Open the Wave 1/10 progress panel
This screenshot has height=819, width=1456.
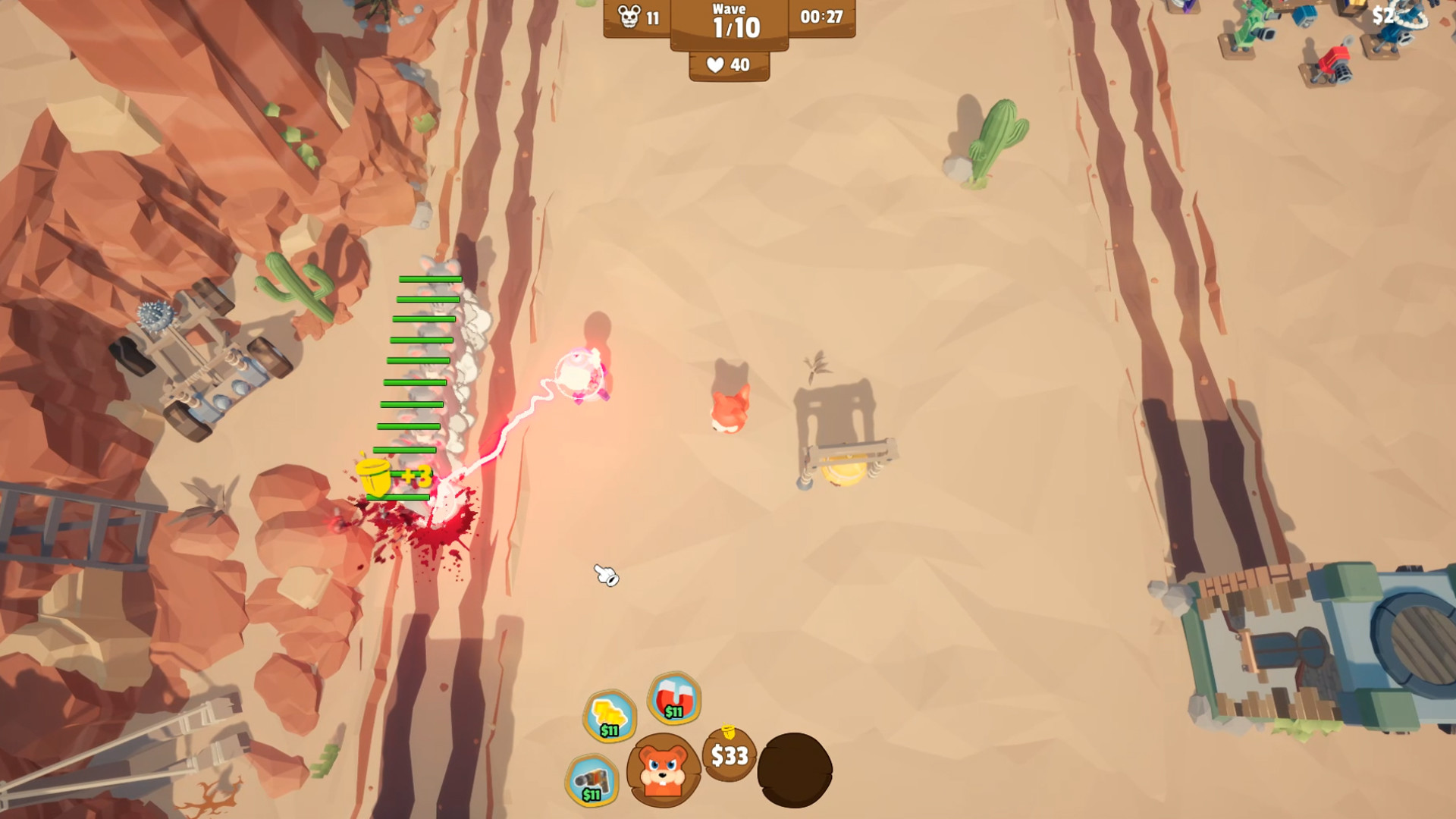tap(728, 23)
